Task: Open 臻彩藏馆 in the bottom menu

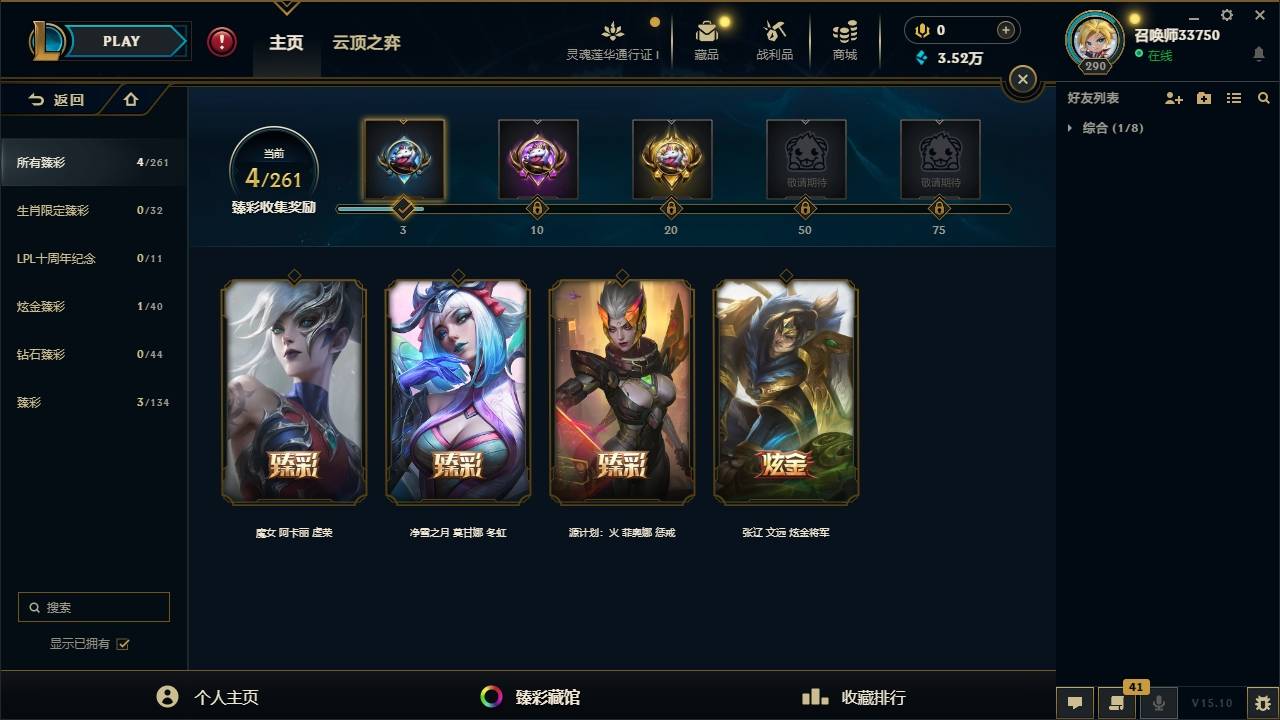Action: point(547,697)
